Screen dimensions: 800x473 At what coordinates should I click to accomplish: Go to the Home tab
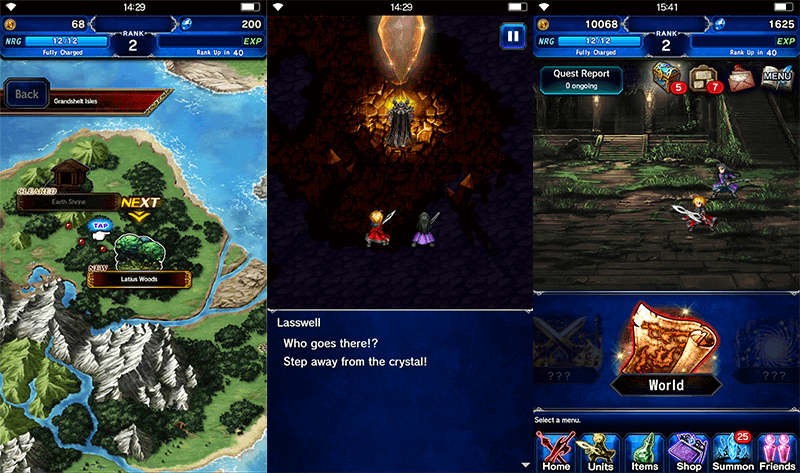tap(555, 451)
